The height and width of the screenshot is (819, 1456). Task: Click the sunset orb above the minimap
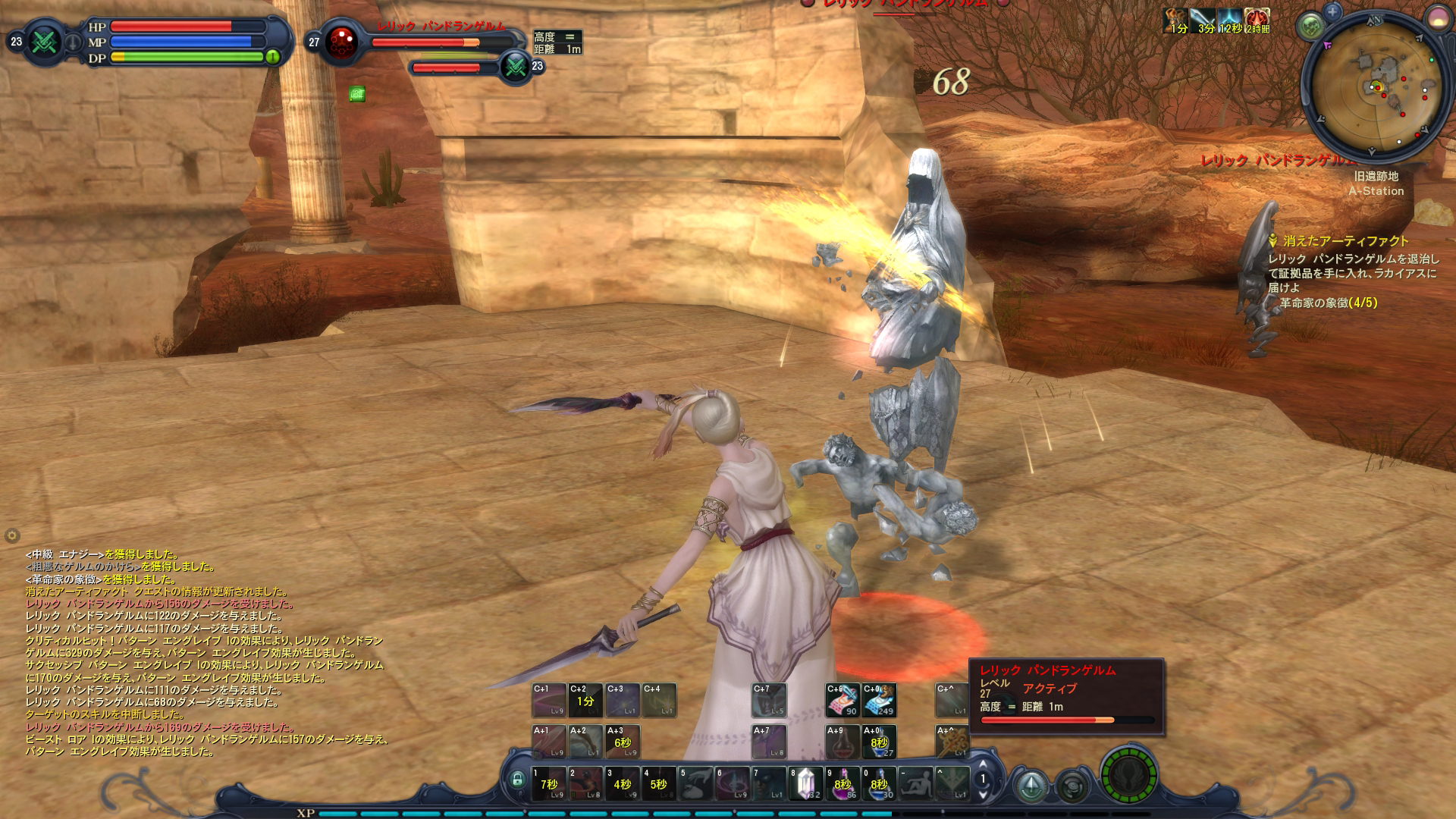tap(1439, 19)
